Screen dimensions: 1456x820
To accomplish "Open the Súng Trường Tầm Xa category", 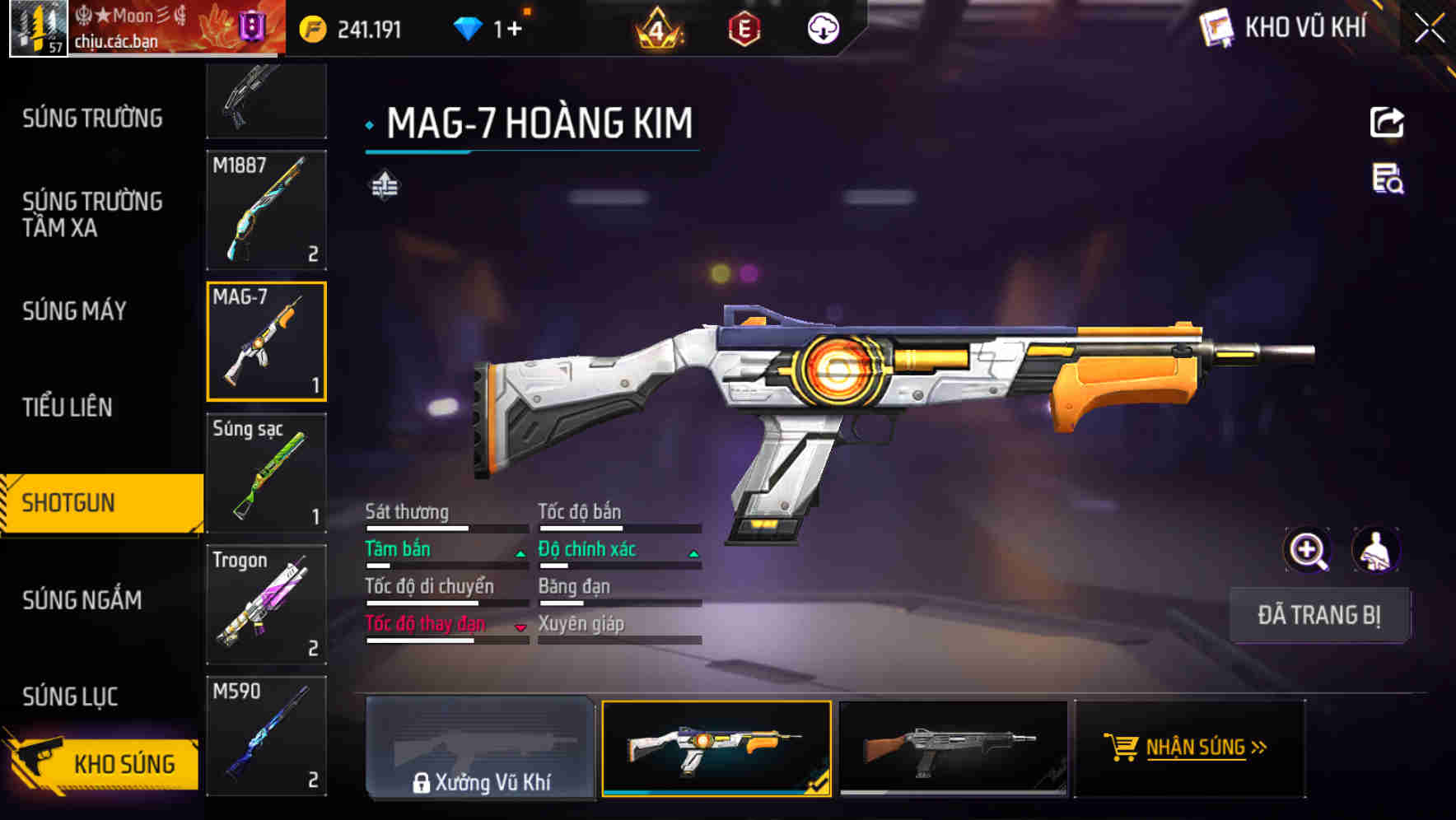I will click(92, 214).
